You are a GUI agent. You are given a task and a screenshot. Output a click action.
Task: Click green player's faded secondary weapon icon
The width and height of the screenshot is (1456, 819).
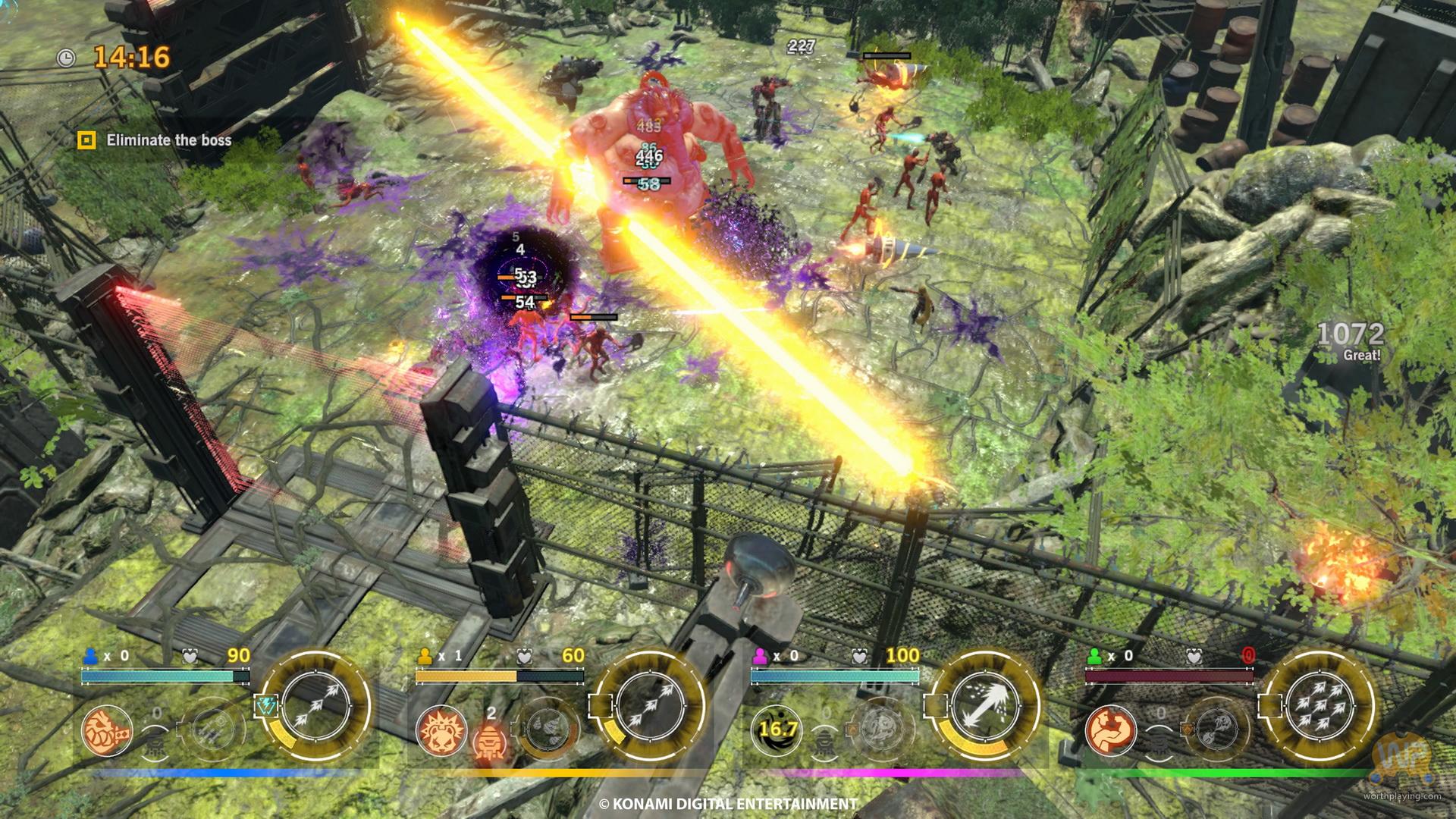click(1216, 729)
